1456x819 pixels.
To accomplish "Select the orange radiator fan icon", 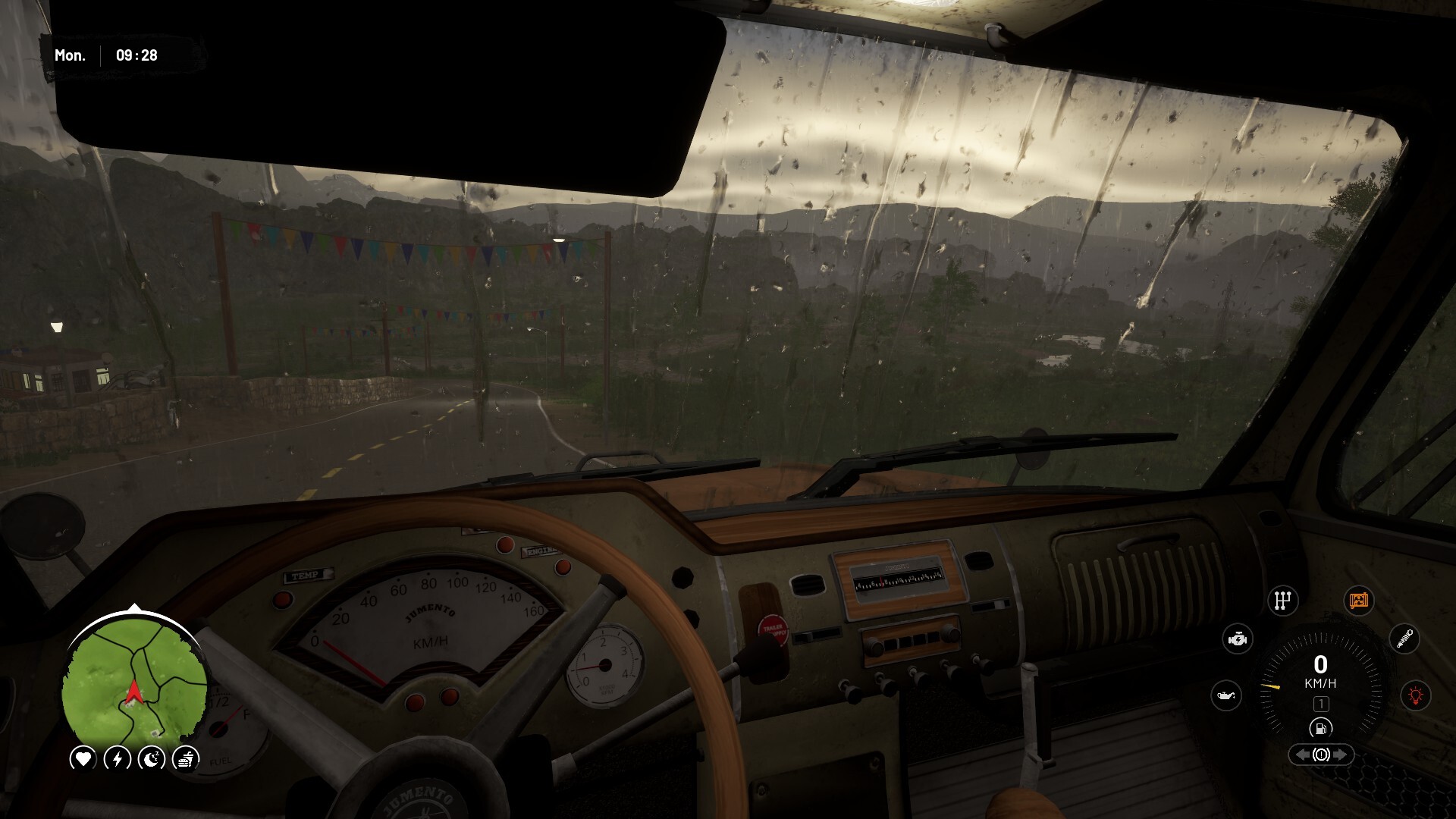I will point(1357,601).
